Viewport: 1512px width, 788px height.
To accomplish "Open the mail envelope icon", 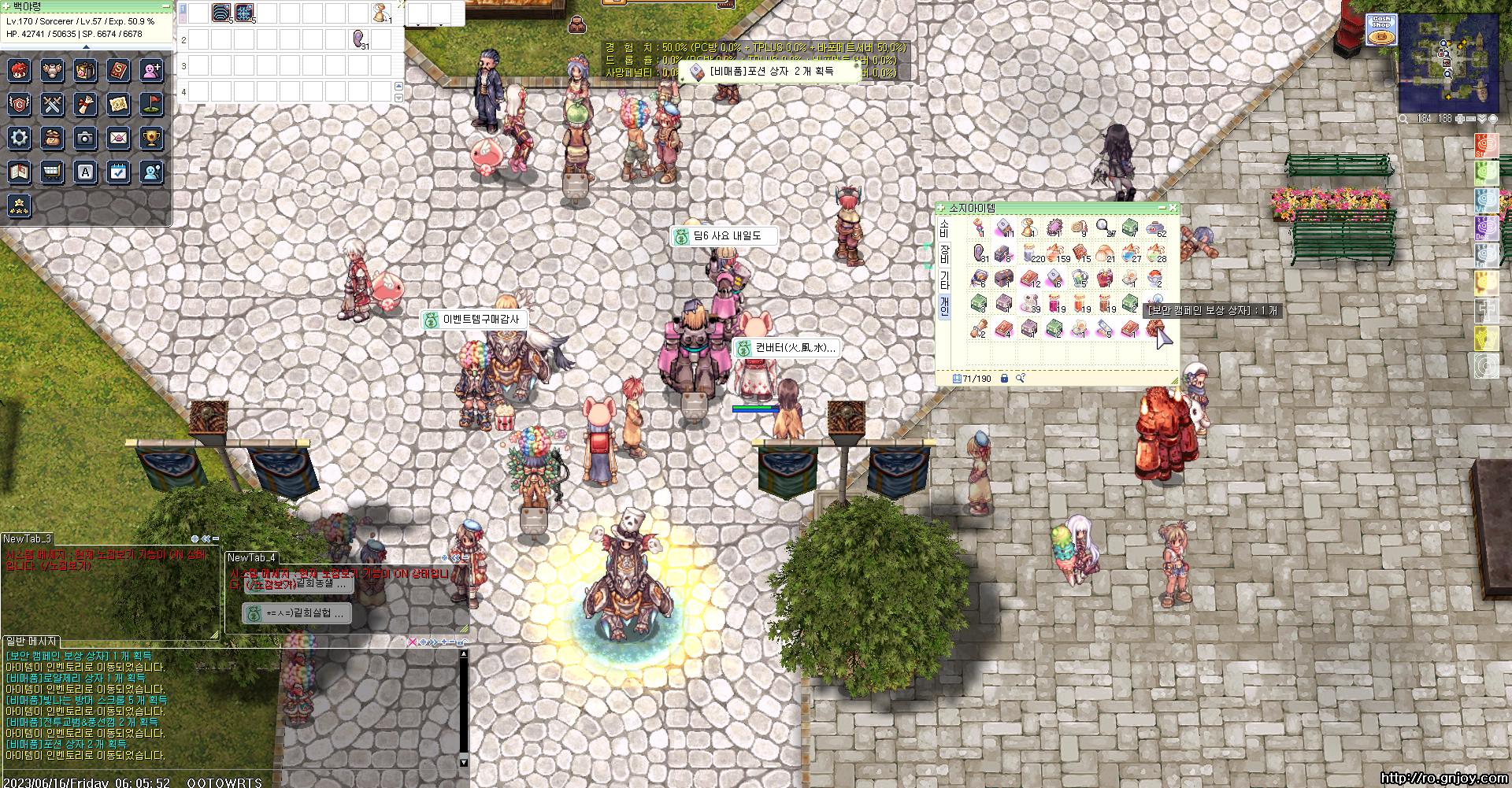I will [118, 138].
